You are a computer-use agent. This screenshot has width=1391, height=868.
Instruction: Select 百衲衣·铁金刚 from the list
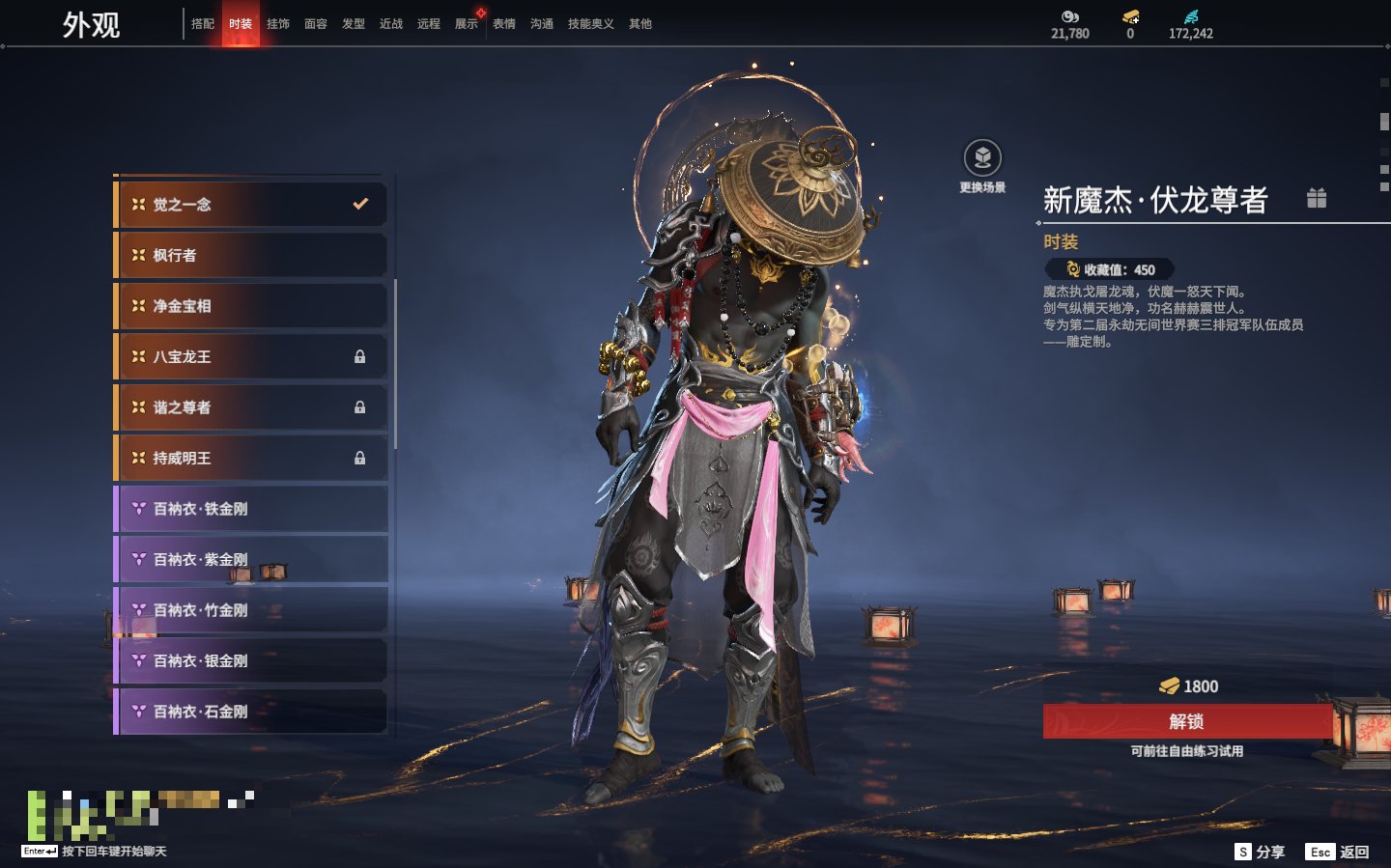tap(251, 509)
